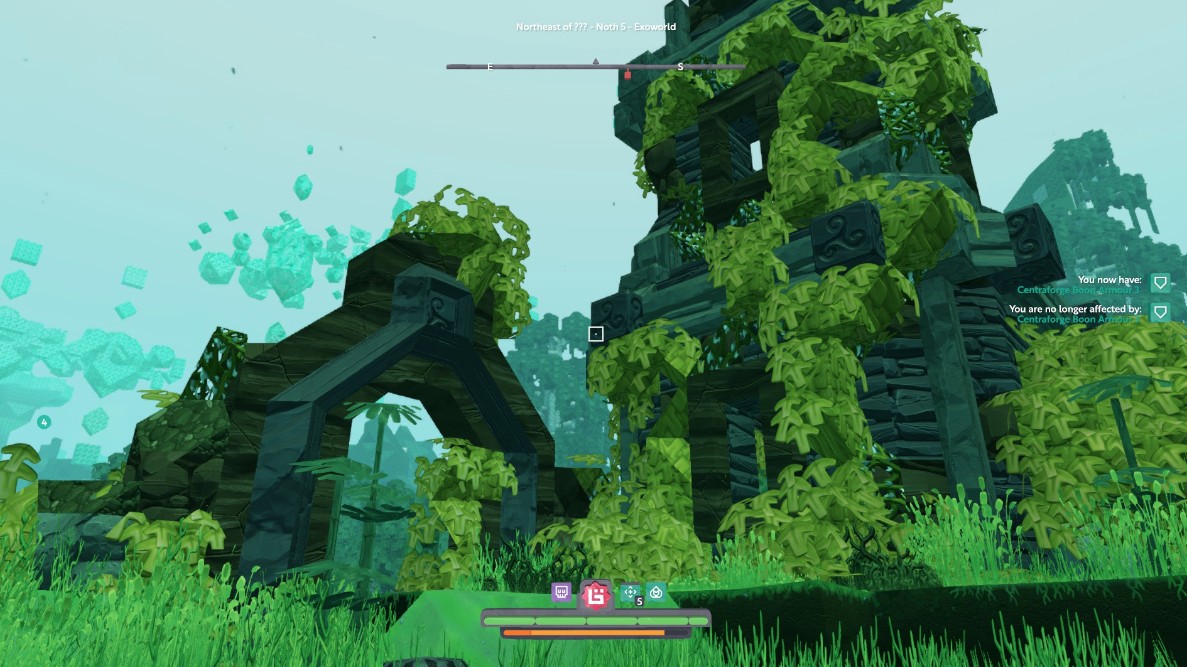
Task: Click the shield icon beside "no longer affected by"
Action: coord(1160,313)
